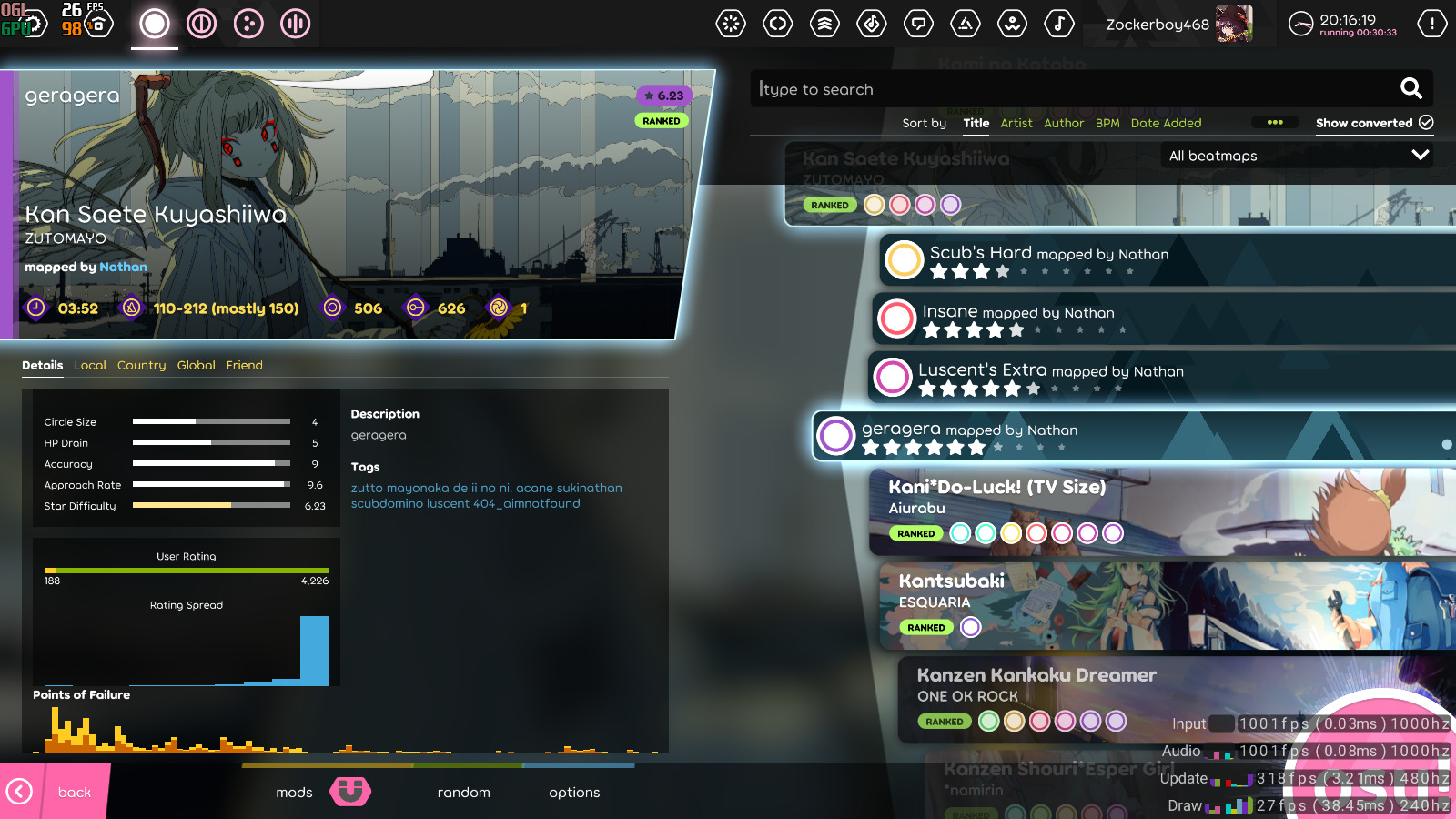Open the chat overlay speech bubble icon
This screenshot has width=1456, height=819.
click(919, 25)
